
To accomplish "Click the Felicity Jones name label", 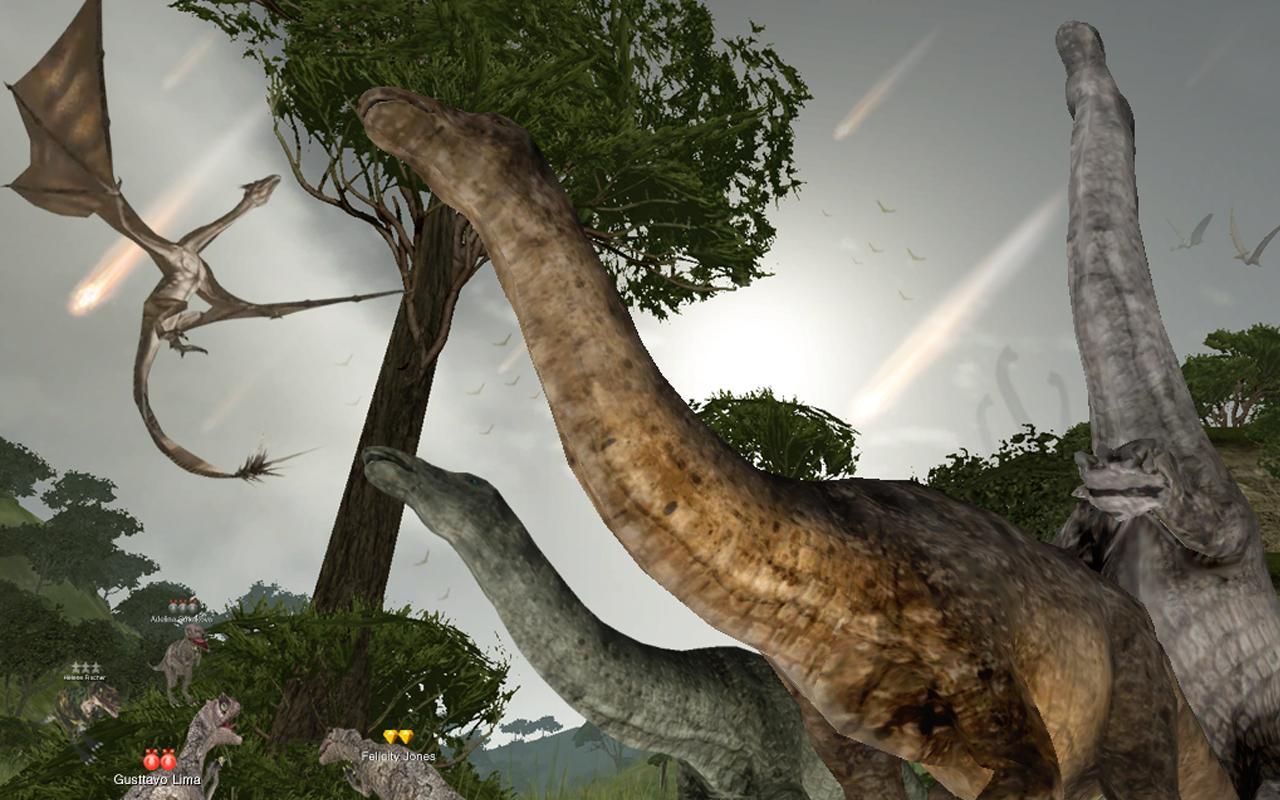I will pos(398,757).
